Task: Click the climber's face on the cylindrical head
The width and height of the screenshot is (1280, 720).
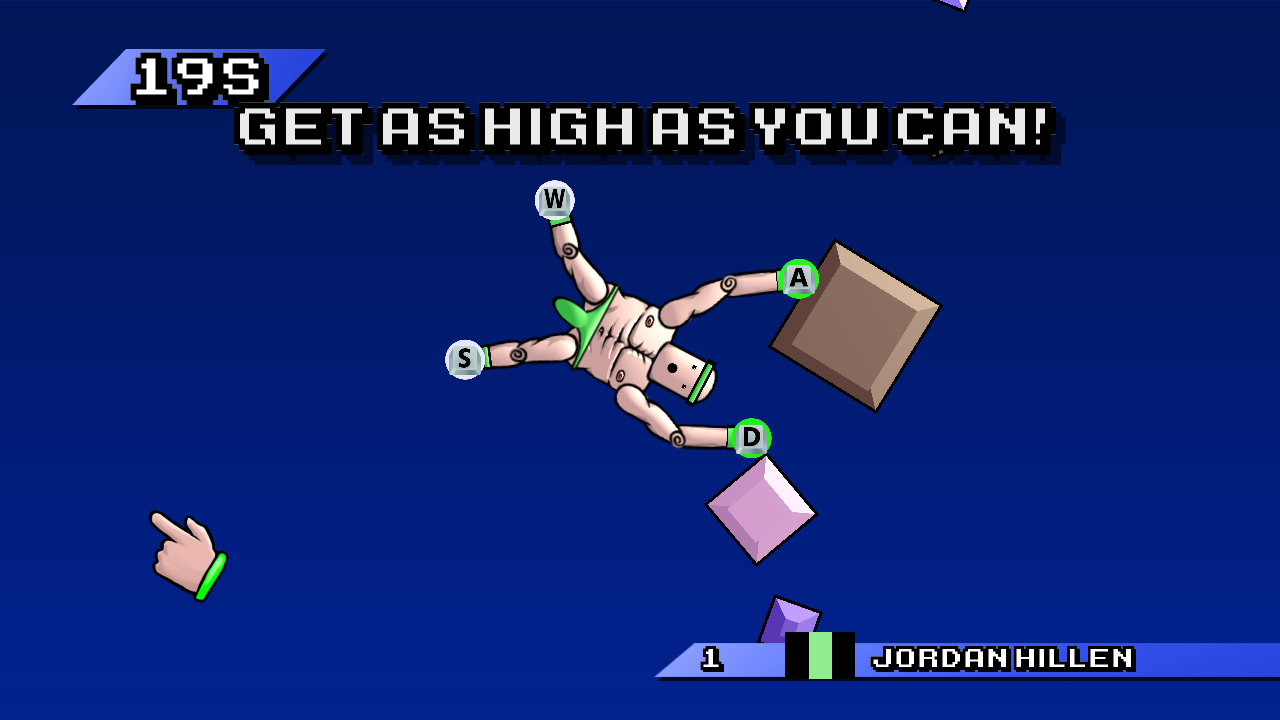Action: 678,375
